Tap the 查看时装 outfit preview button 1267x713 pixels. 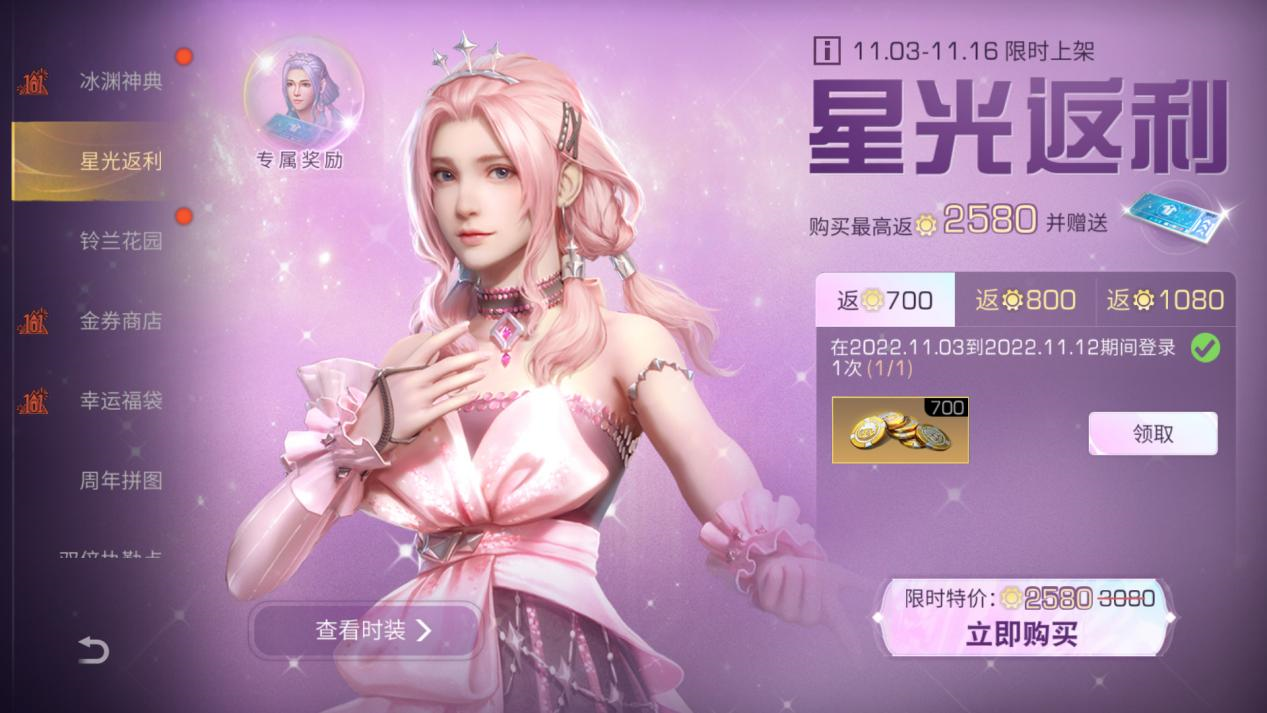(365, 630)
